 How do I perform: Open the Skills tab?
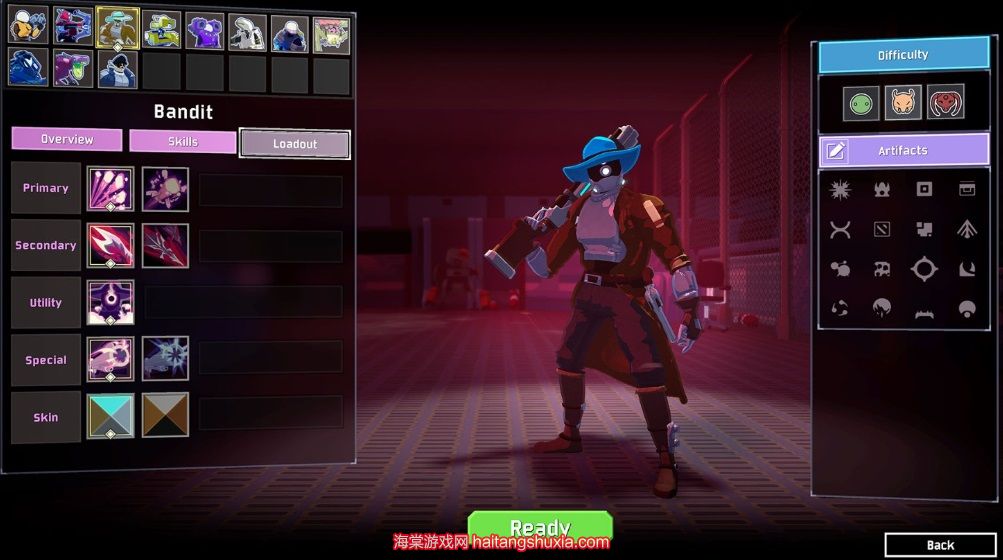183,141
